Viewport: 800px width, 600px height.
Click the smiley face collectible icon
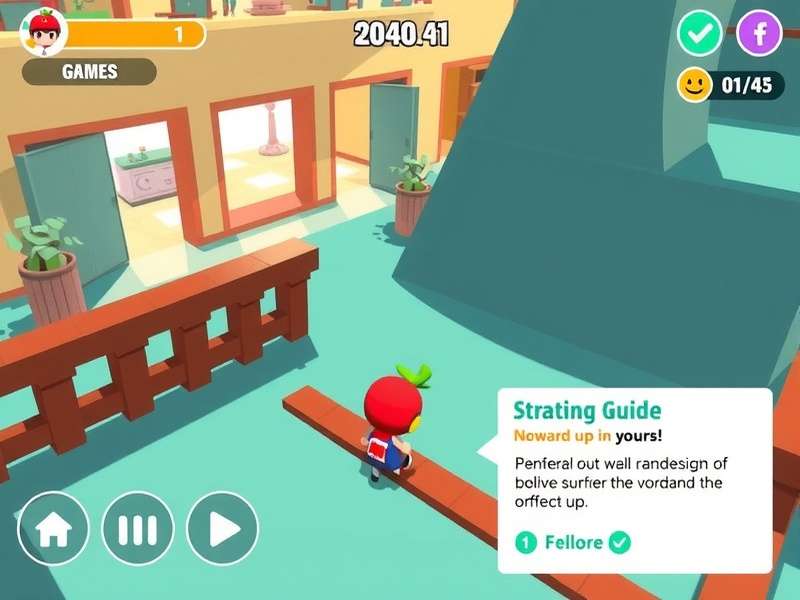[x=694, y=85]
